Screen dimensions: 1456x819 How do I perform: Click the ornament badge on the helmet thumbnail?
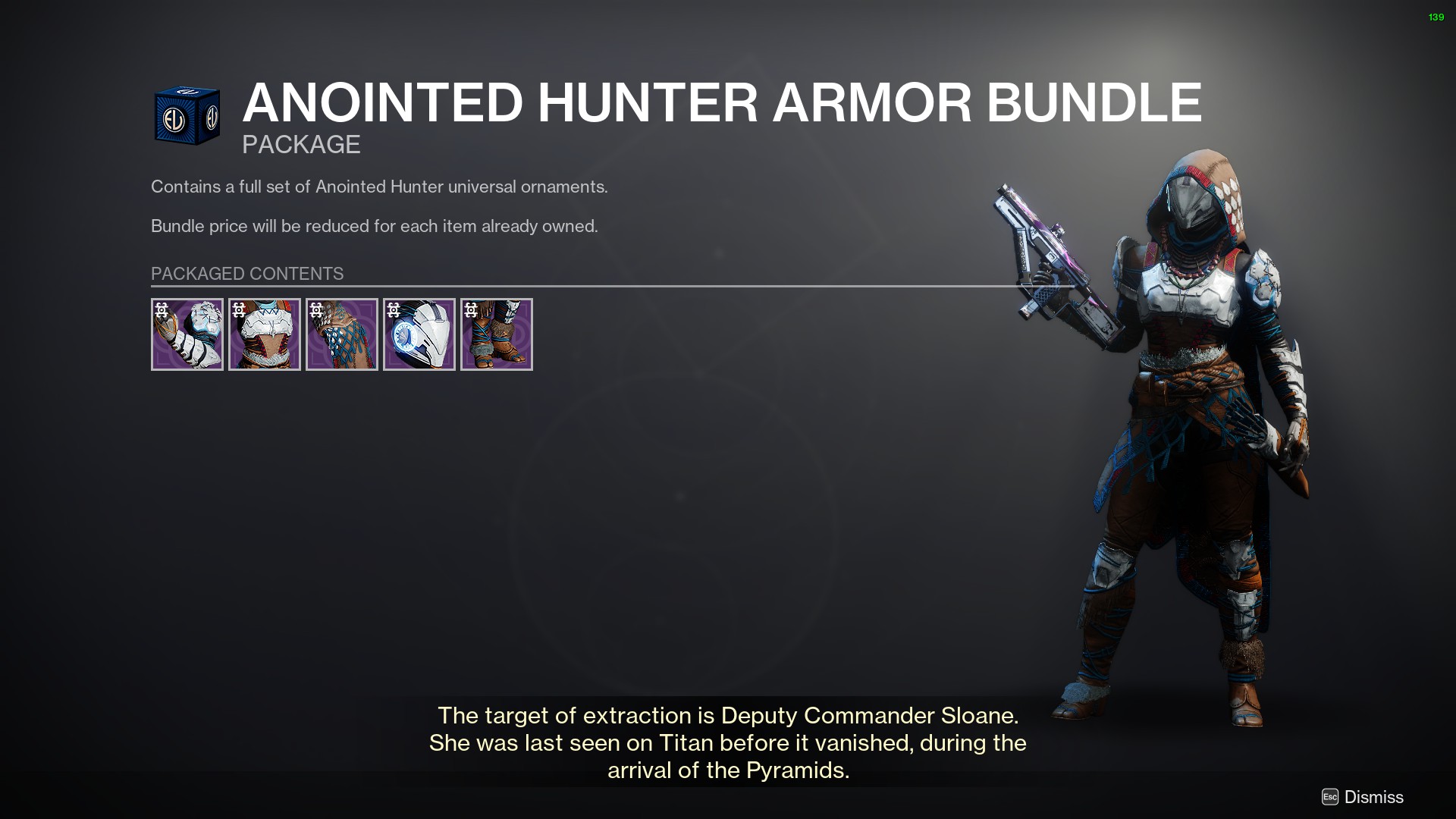[393, 309]
